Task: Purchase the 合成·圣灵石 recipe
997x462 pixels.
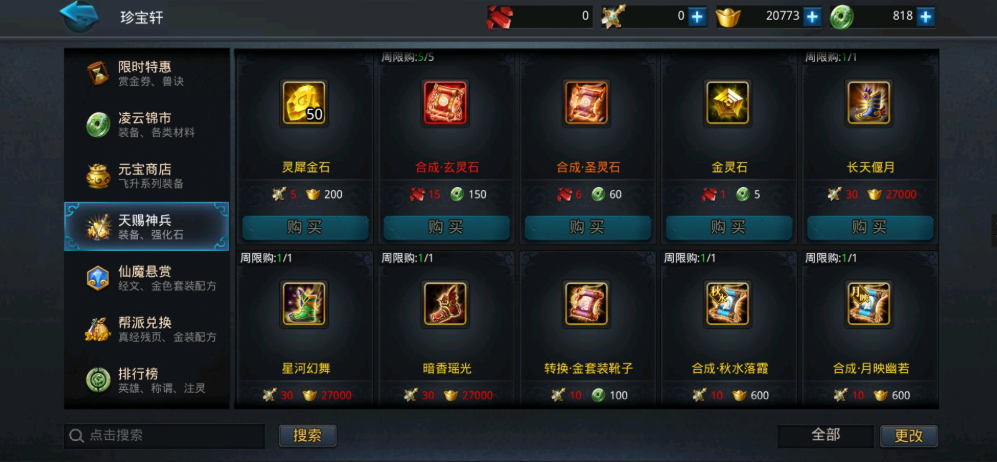Action: (x=588, y=227)
